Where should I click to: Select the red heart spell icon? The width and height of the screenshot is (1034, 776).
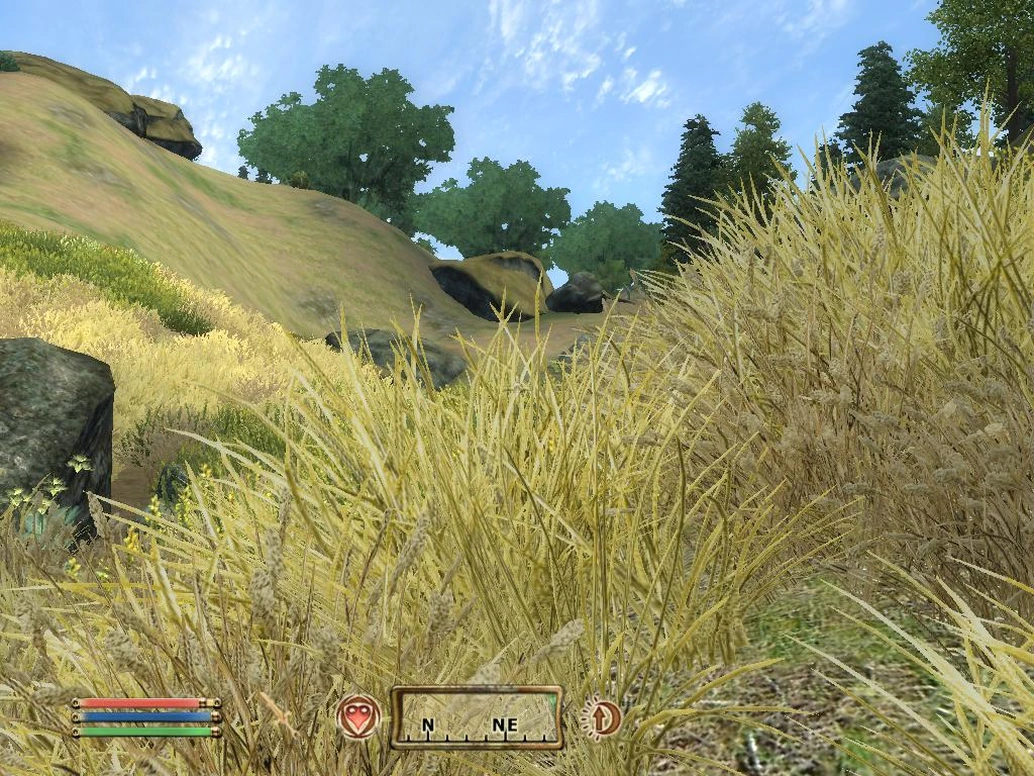358,717
